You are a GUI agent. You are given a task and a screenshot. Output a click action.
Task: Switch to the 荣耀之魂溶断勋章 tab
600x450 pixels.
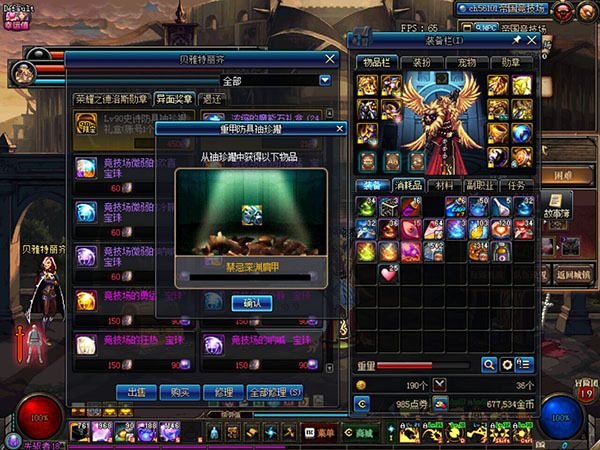(111, 99)
